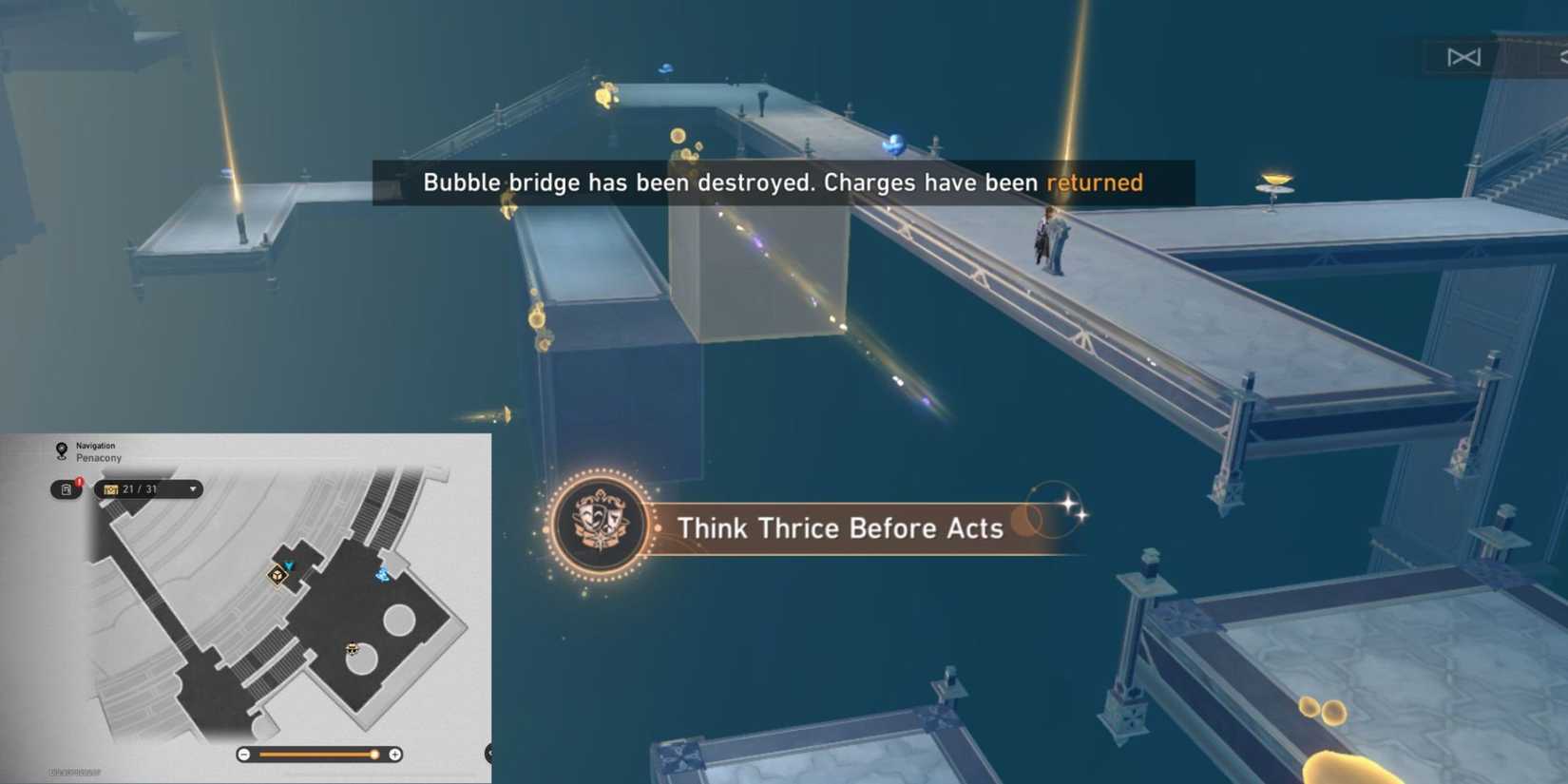The height and width of the screenshot is (784, 1568).
Task: Expand the minimap chevron on the right edge
Action: click(489, 753)
